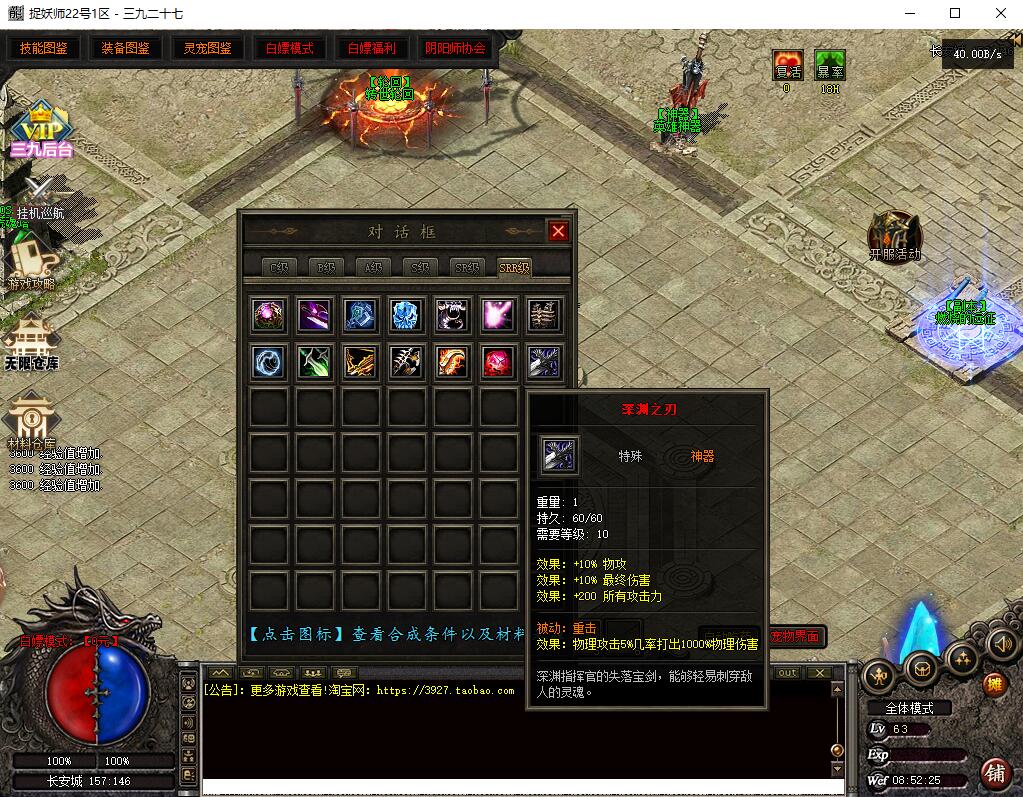This screenshot has width=1023, height=797.
Task: Select the B级 tab
Action: click(x=325, y=267)
